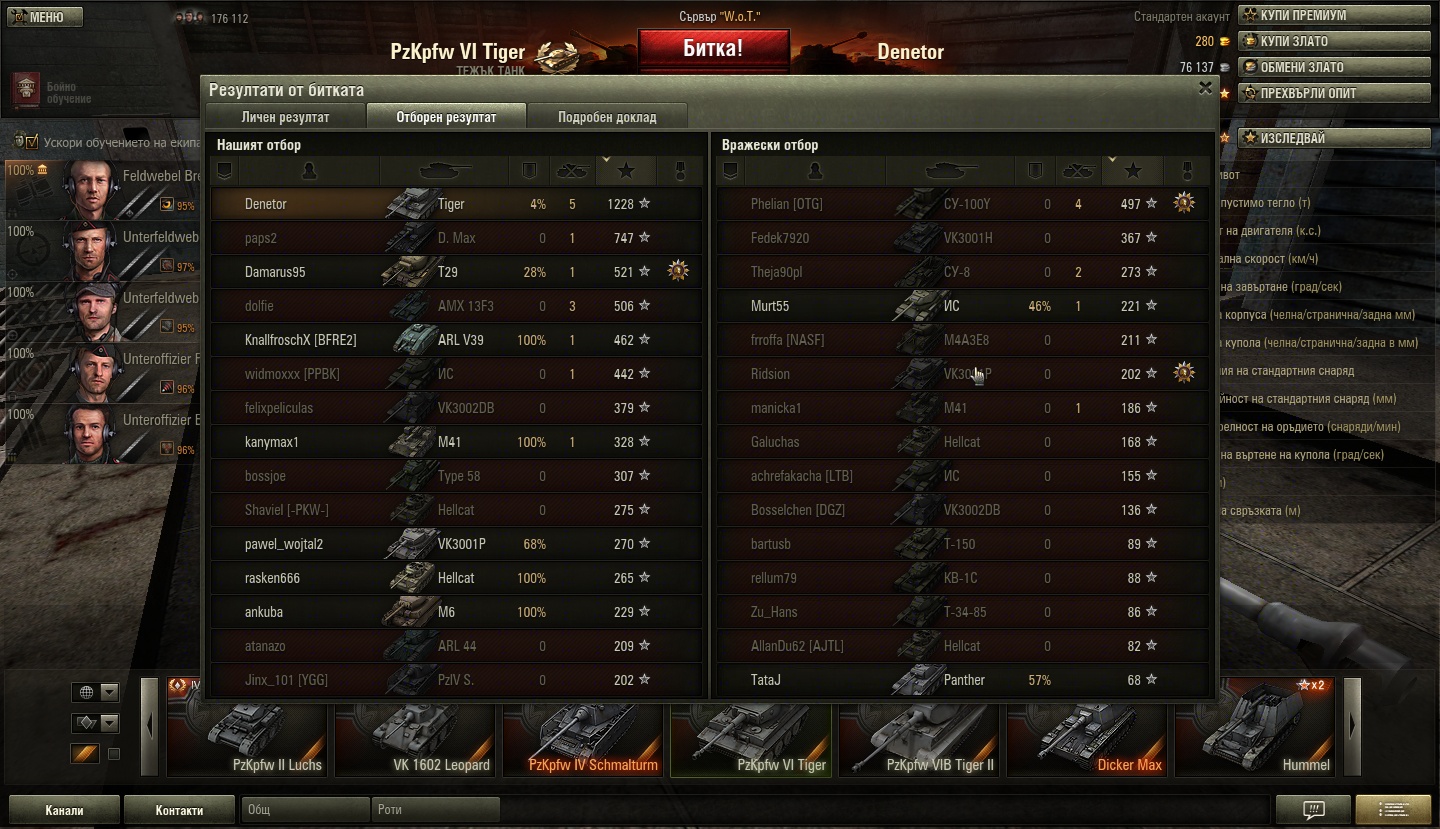Open the Подробен доклад tab
This screenshot has height=829, width=1440.
coord(607,116)
